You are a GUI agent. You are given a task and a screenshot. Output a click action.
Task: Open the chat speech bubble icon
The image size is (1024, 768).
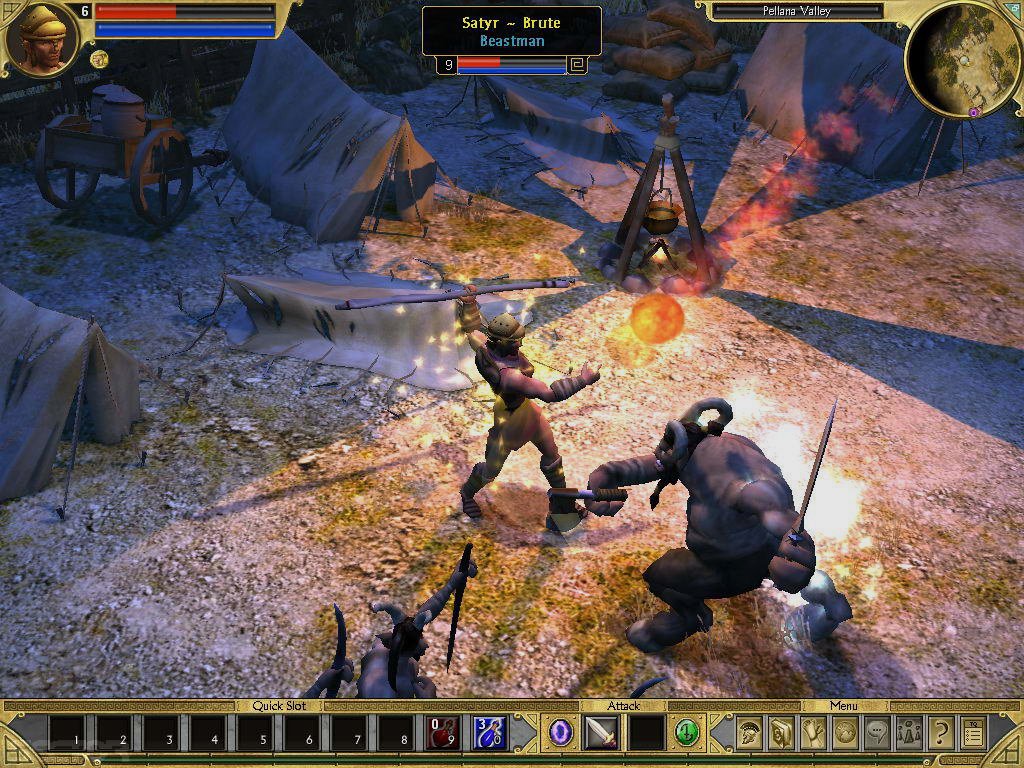[x=877, y=734]
